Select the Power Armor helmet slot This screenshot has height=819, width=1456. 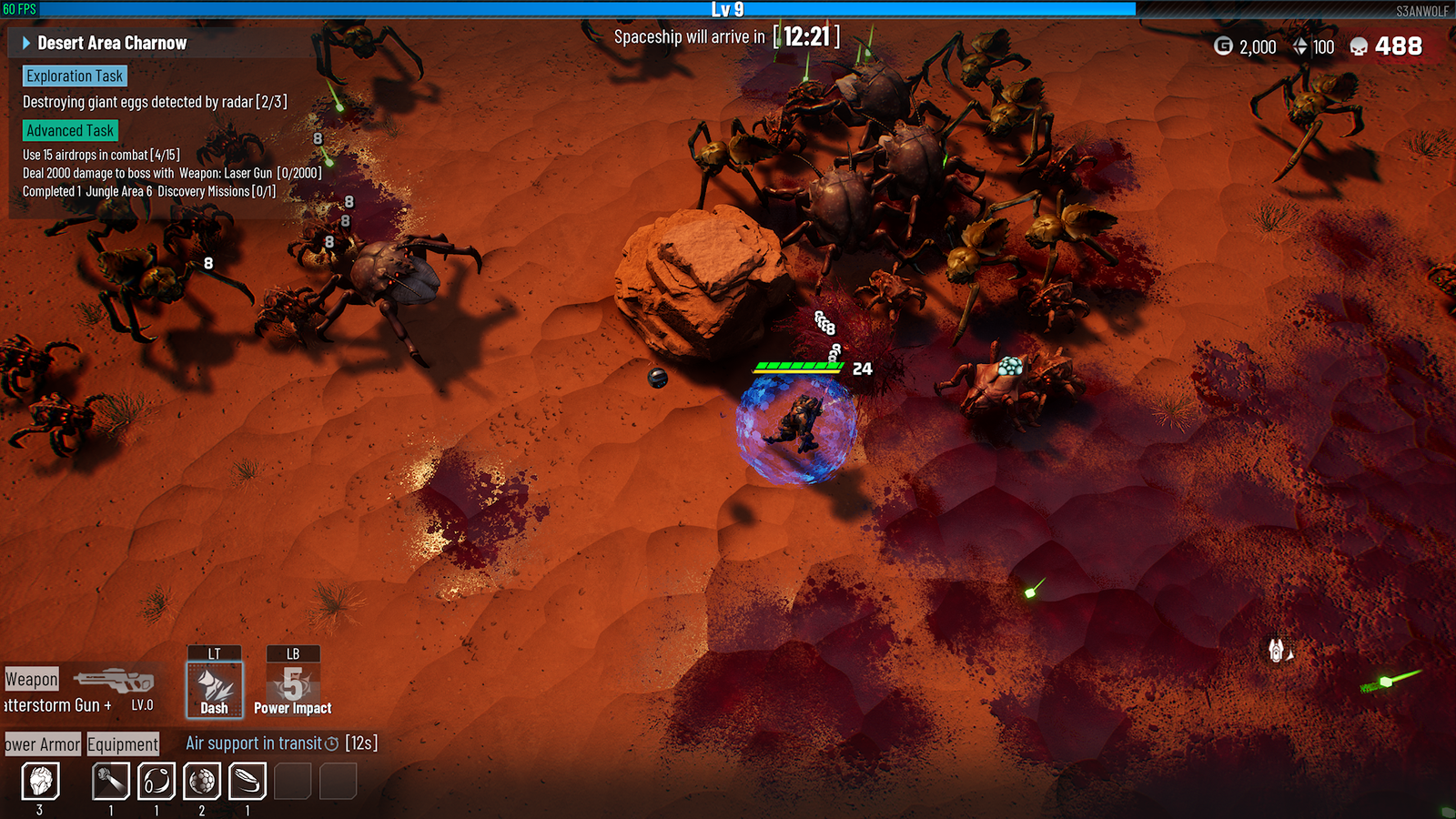pos(40,781)
